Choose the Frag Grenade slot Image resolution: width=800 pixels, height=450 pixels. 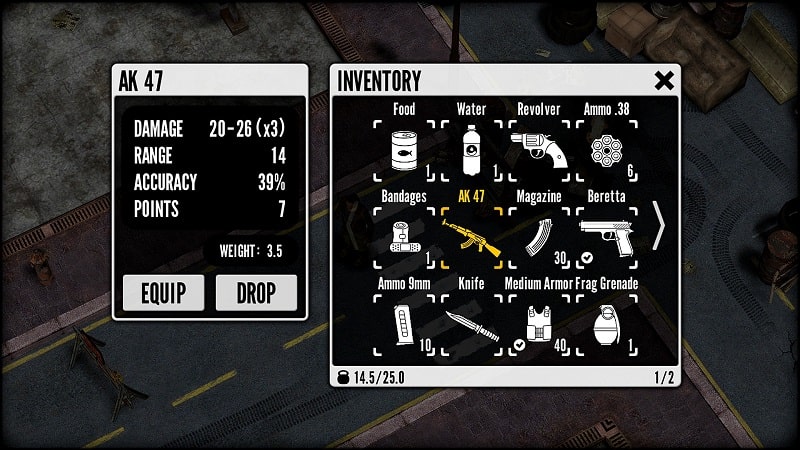[607, 325]
